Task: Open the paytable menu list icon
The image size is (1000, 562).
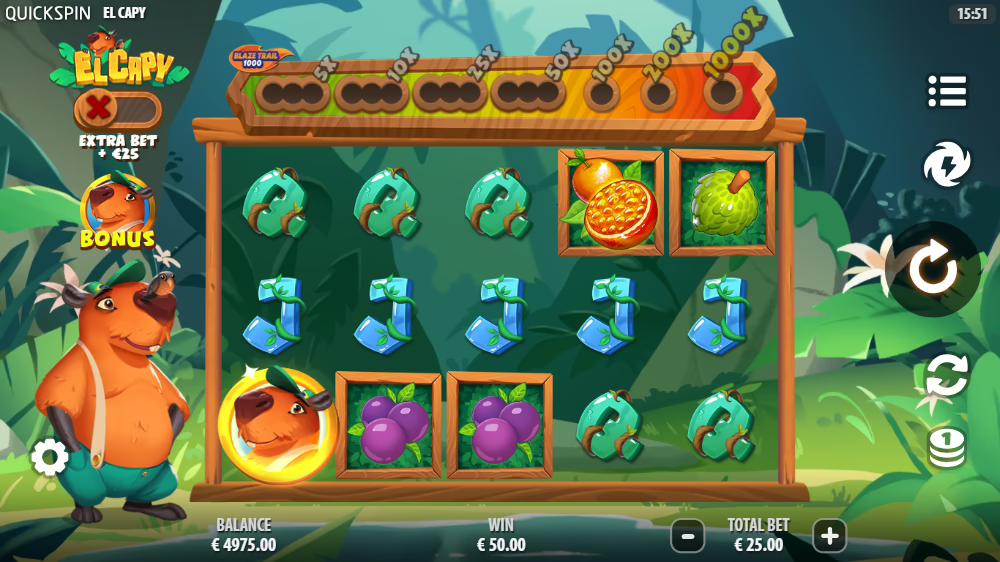Action: [x=946, y=91]
